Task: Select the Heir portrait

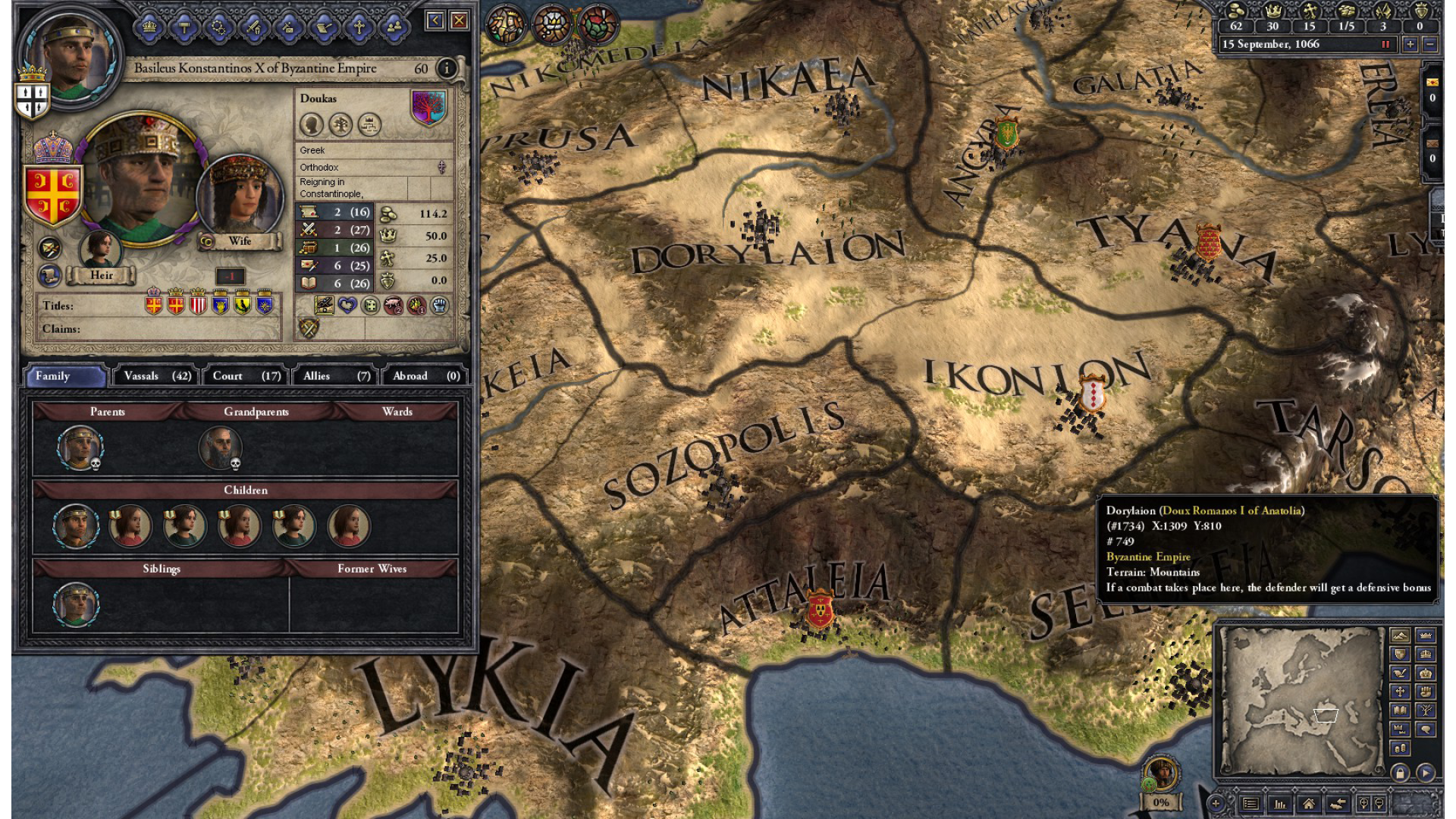Action: 100,249
